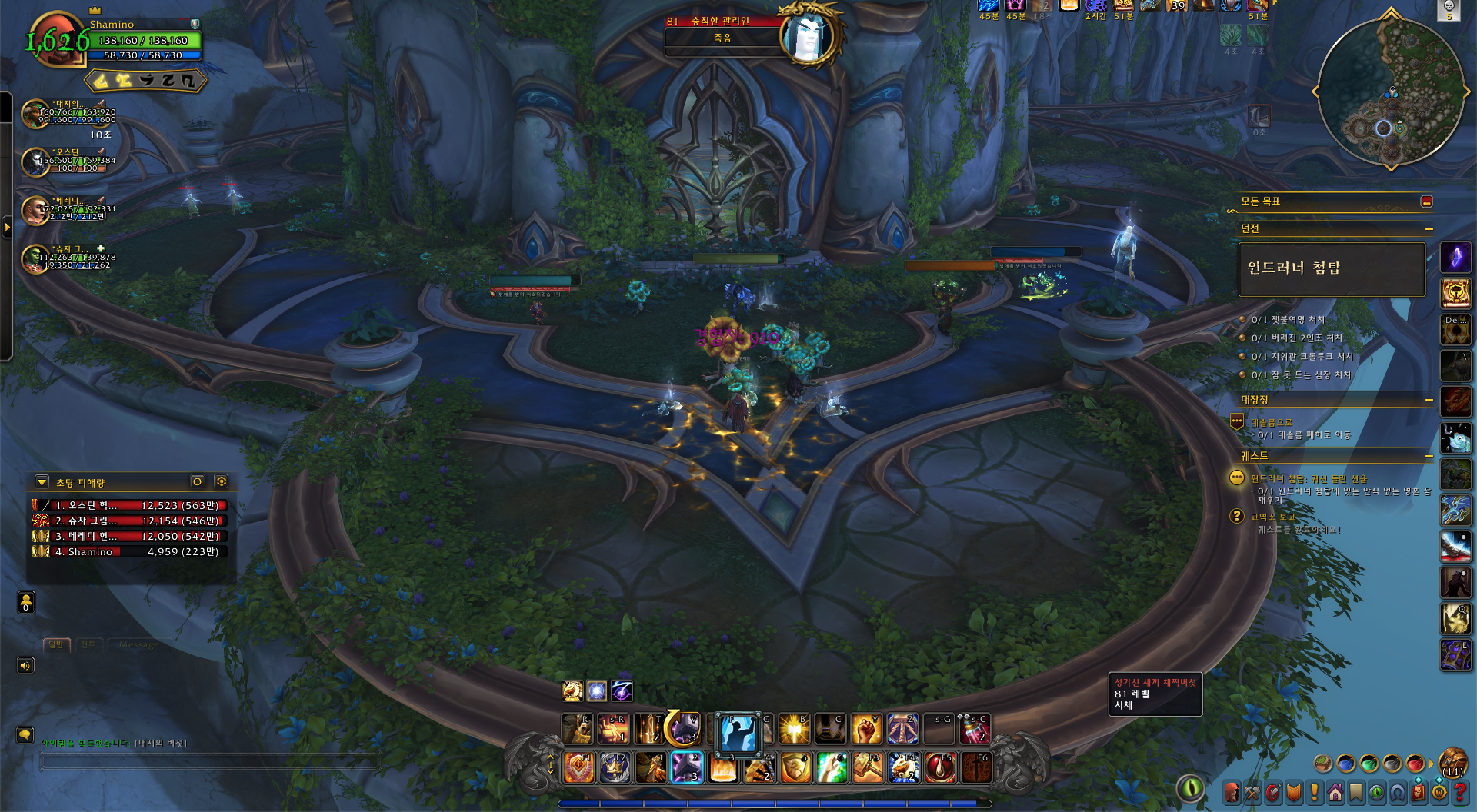Cast the golden hammer F3 ability

tap(869, 767)
